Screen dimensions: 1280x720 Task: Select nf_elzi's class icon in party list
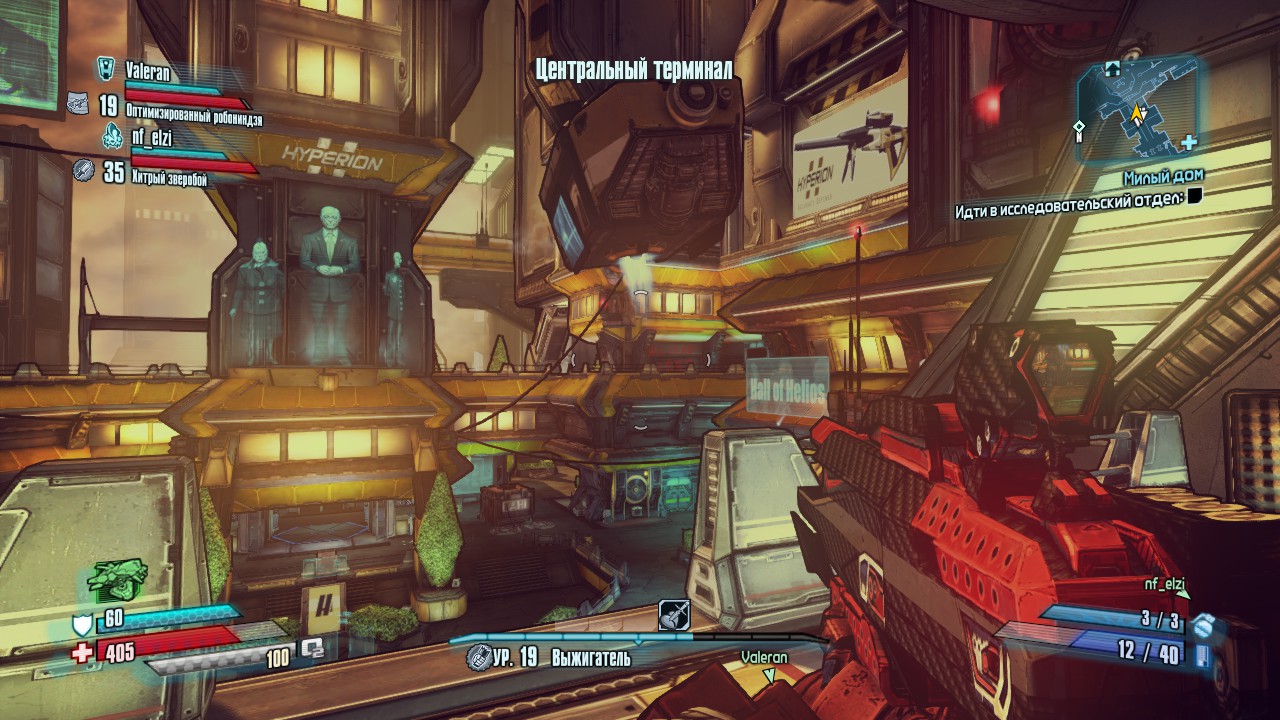point(112,137)
